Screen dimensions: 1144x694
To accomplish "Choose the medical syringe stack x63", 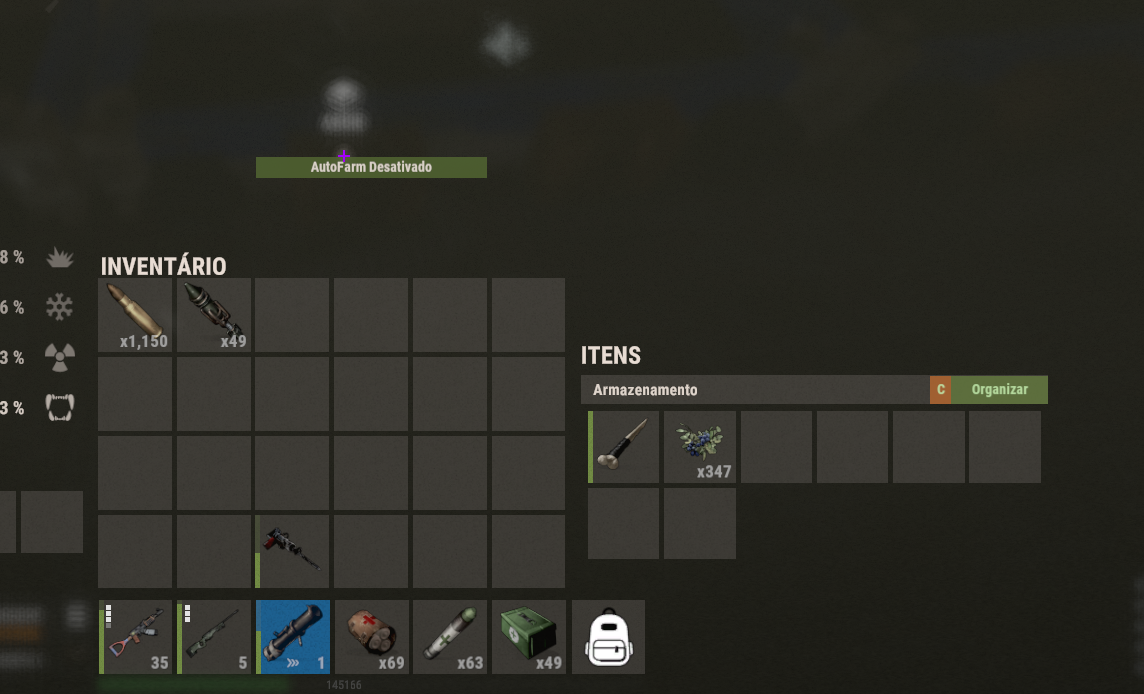I will click(x=450, y=637).
